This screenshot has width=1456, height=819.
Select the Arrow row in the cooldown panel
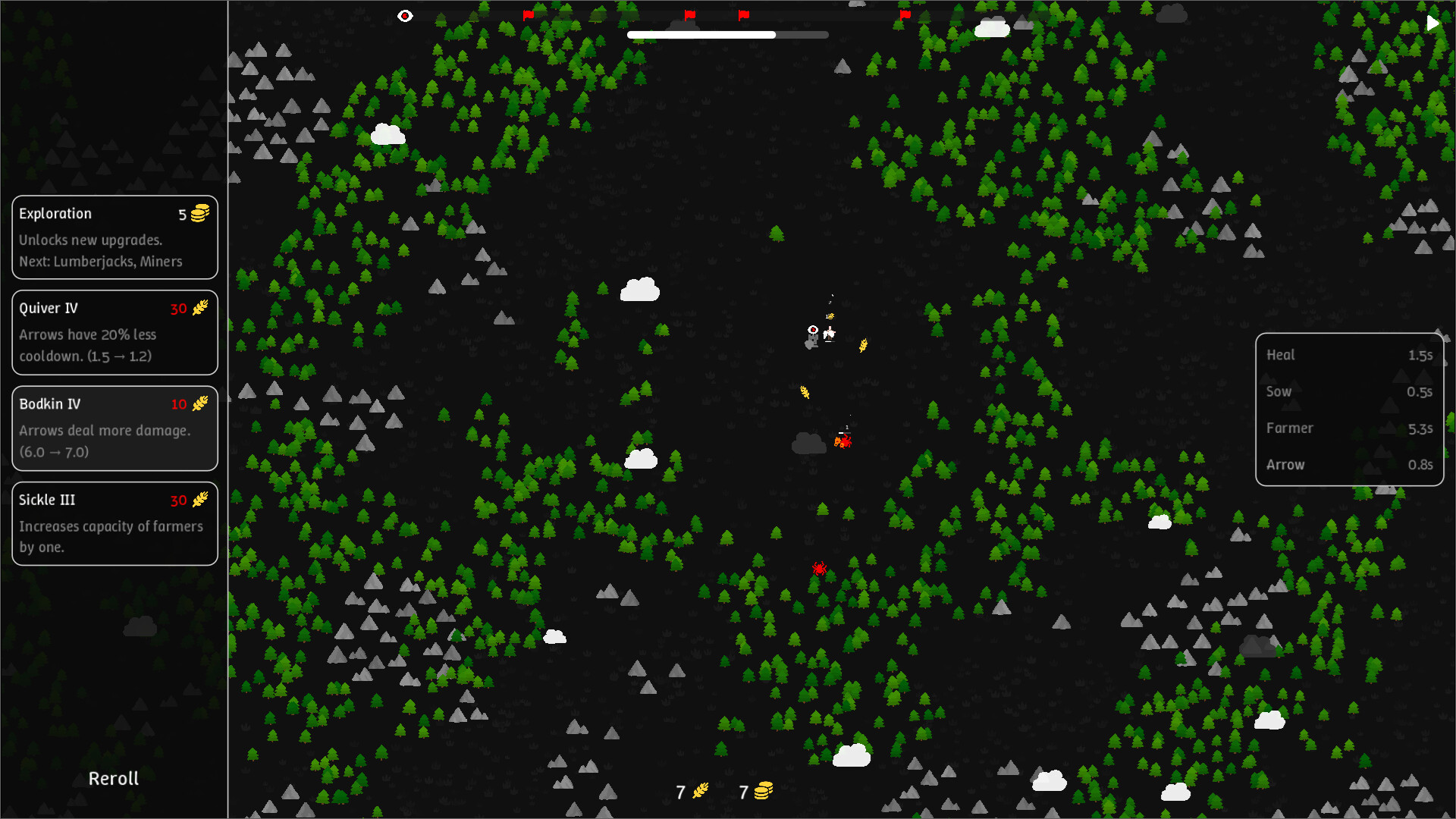coord(1349,465)
